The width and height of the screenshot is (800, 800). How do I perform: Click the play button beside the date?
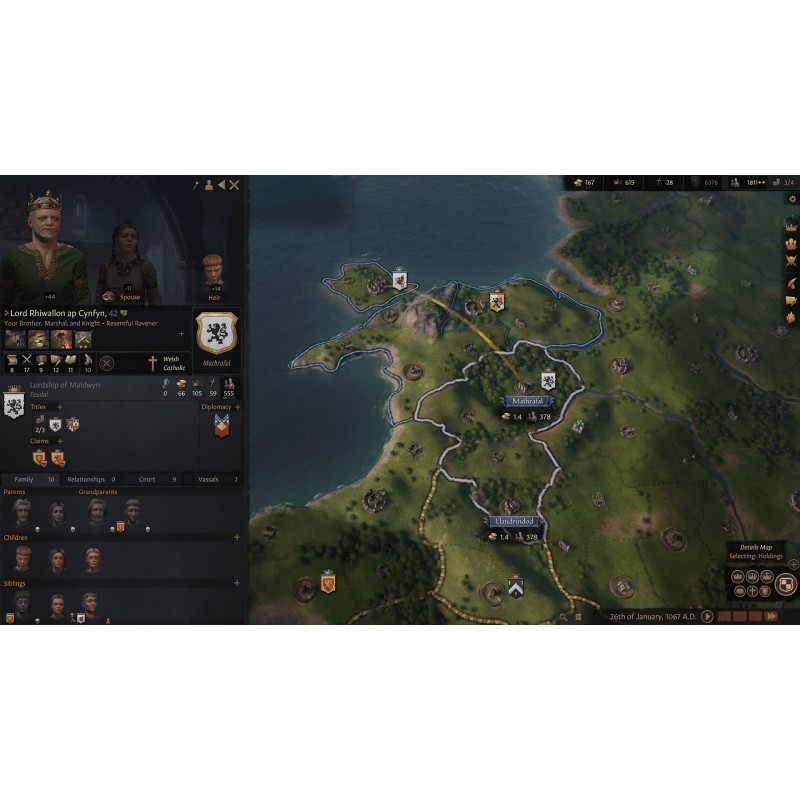707,617
